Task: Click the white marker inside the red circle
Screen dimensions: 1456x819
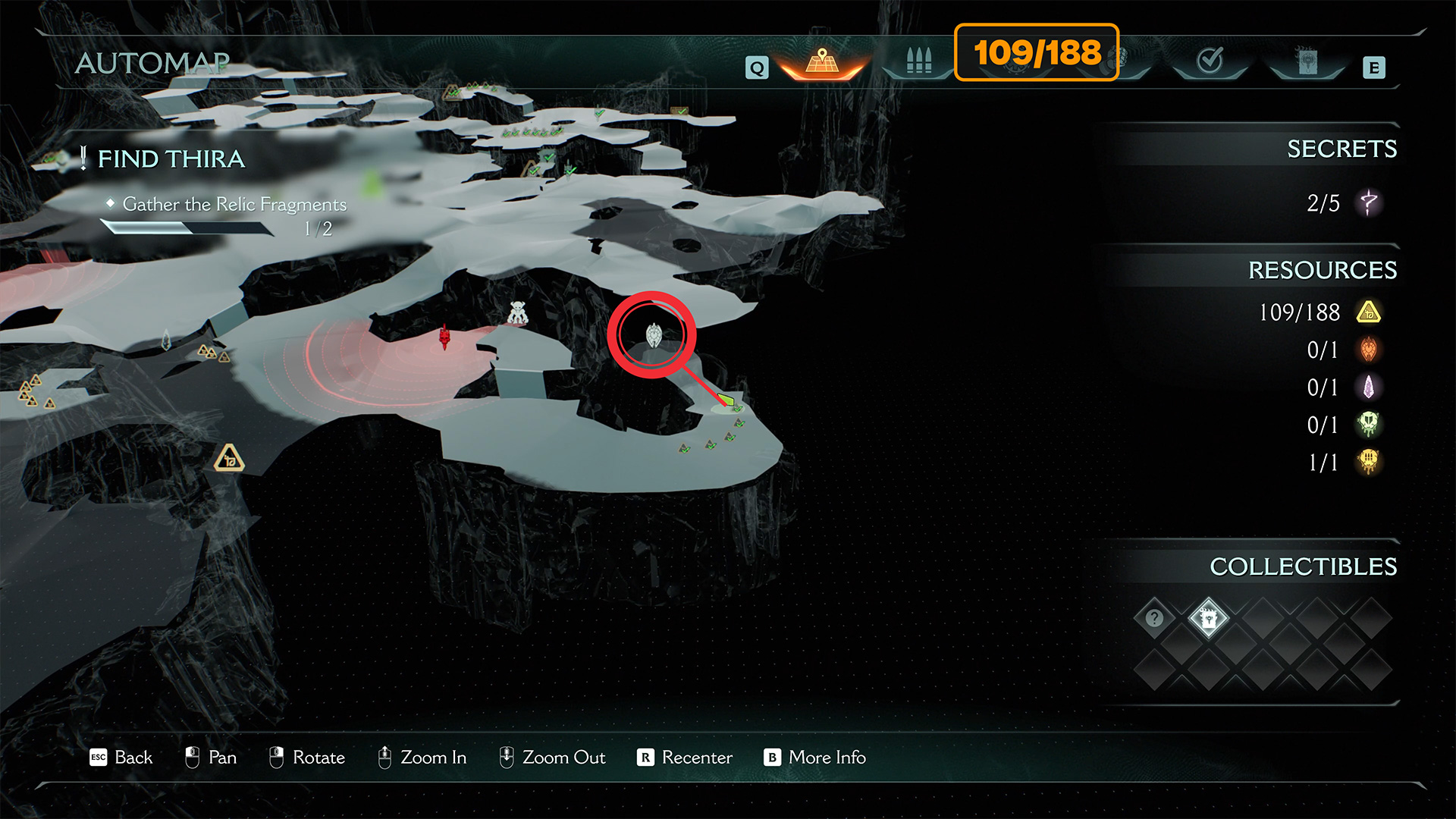Action: (653, 334)
